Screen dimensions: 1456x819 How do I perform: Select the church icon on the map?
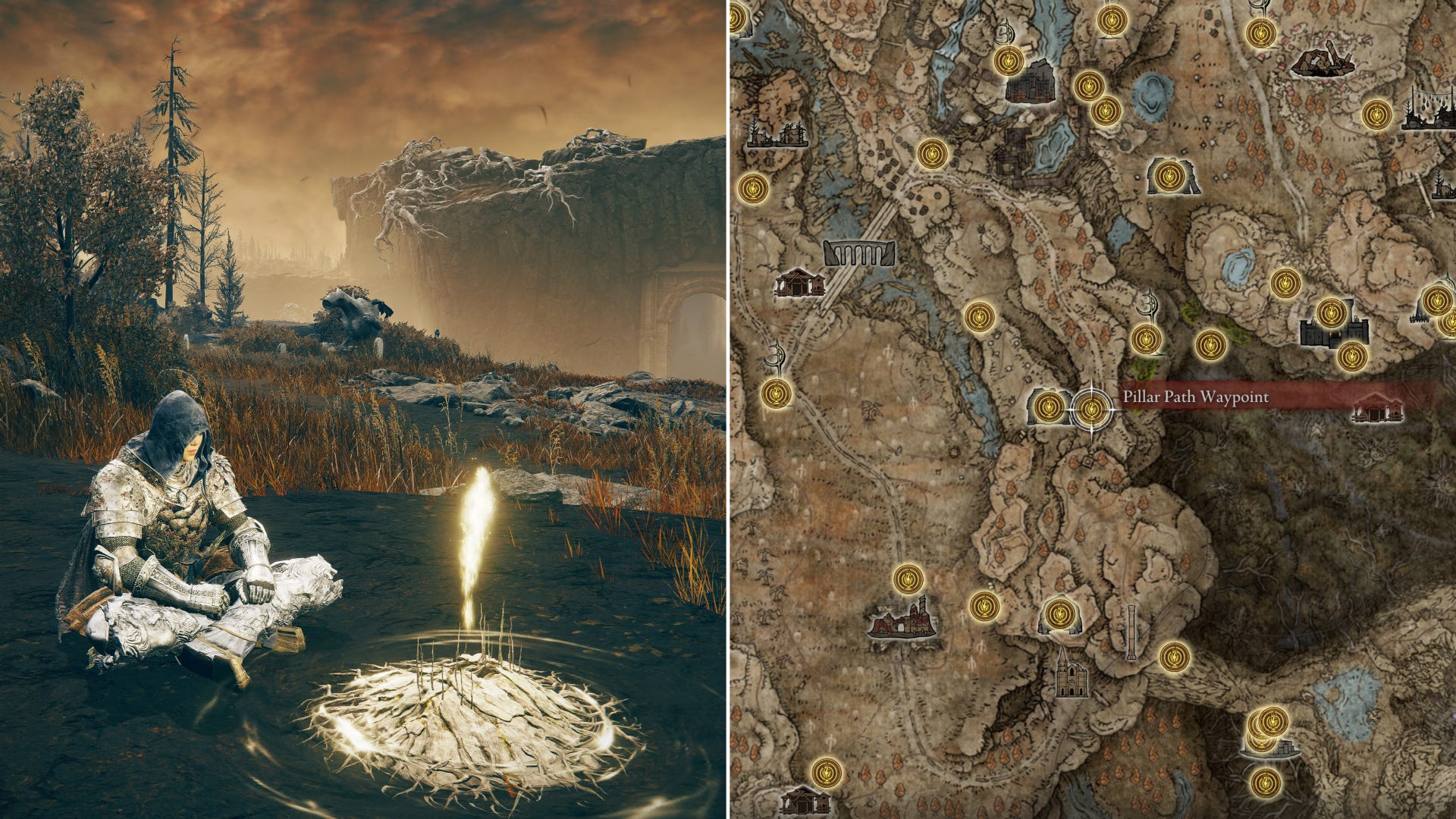[x=1072, y=675]
